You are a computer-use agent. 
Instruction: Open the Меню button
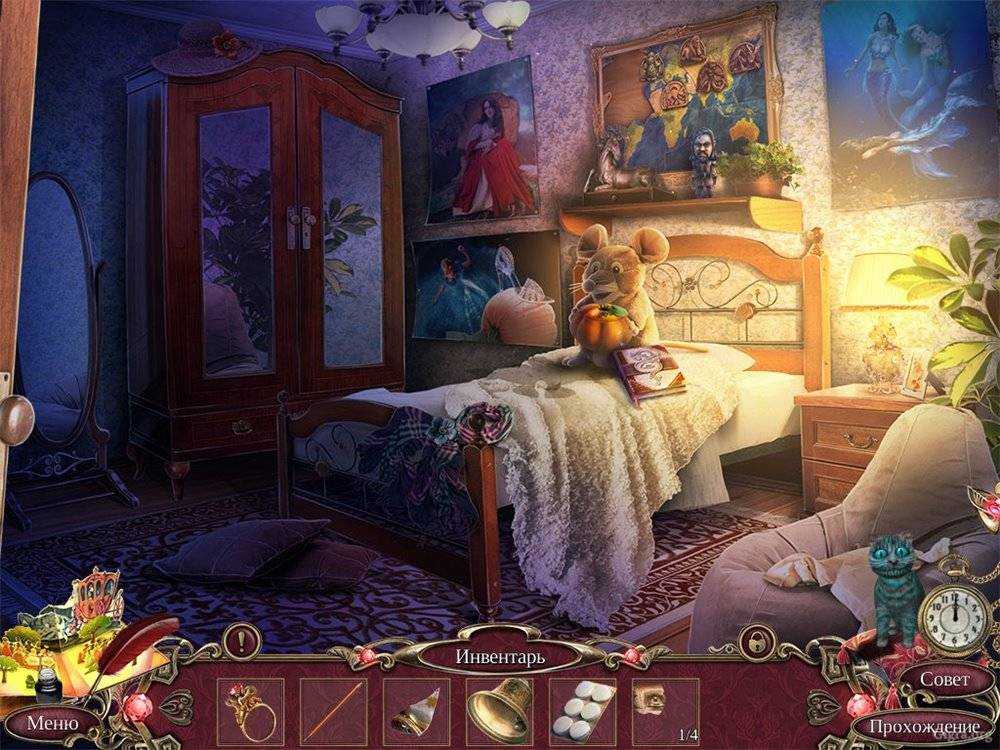tap(51, 720)
